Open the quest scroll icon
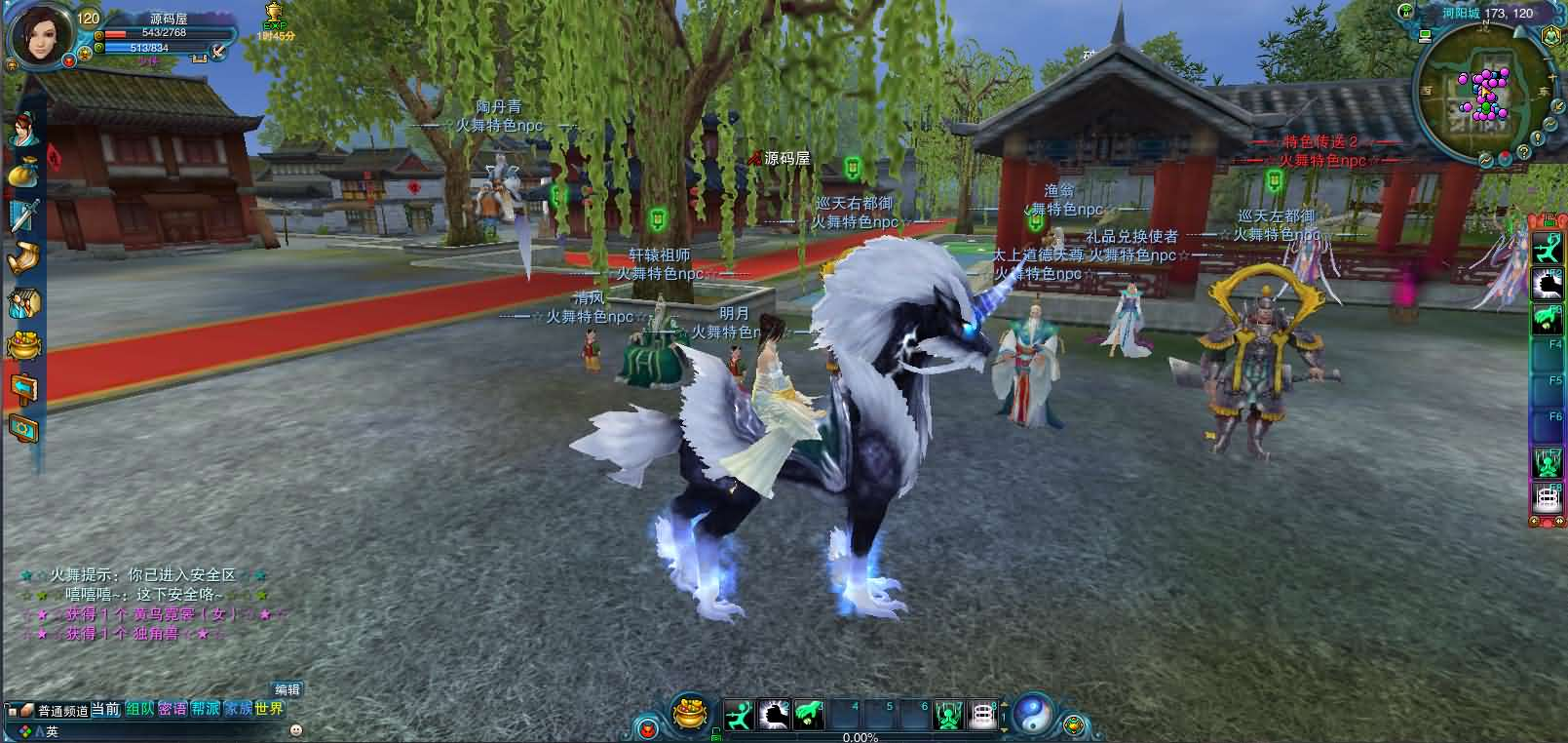The height and width of the screenshot is (743, 1568). click(23, 259)
